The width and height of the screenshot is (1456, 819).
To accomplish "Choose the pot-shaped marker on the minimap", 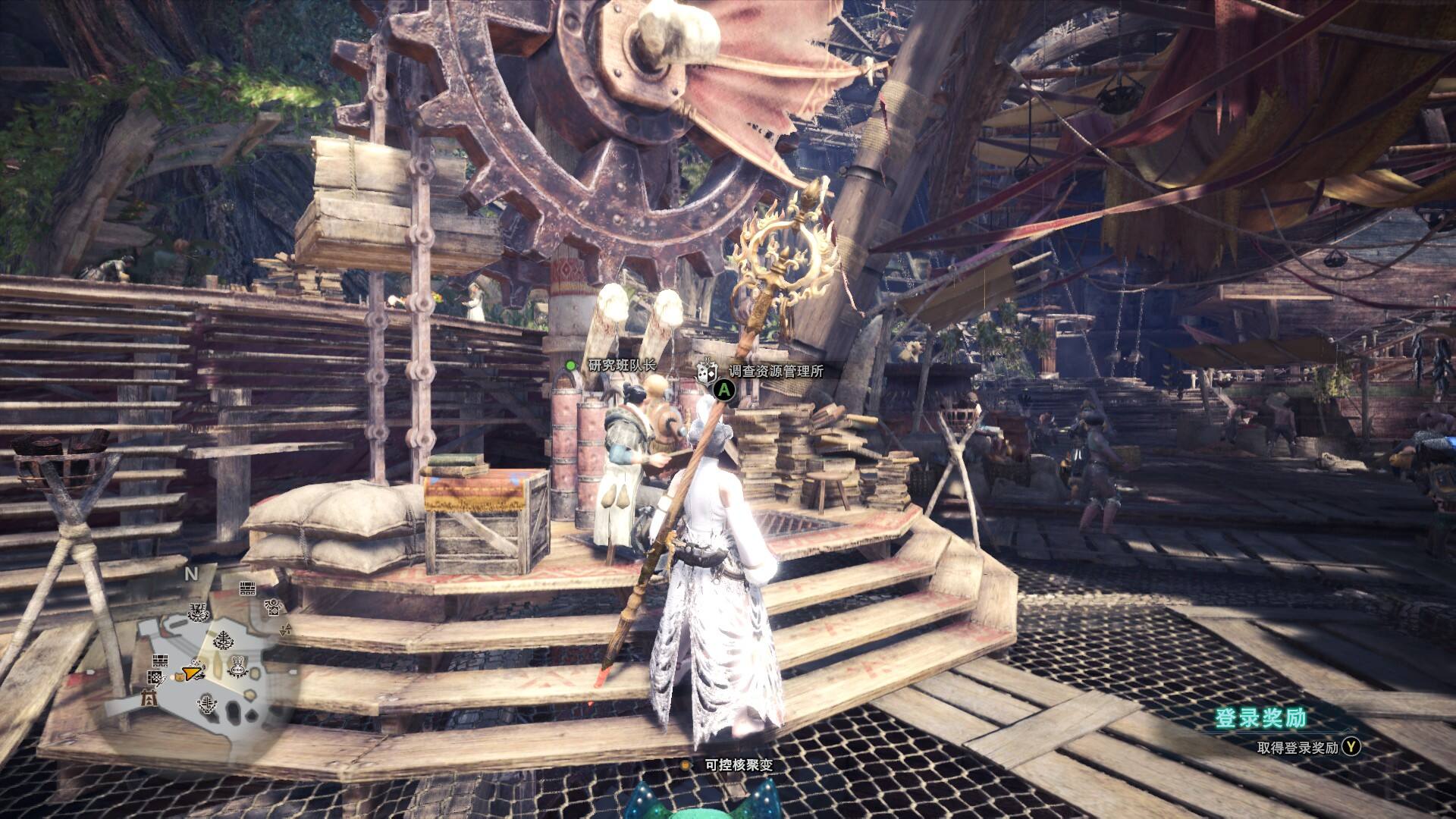I will (x=238, y=667).
